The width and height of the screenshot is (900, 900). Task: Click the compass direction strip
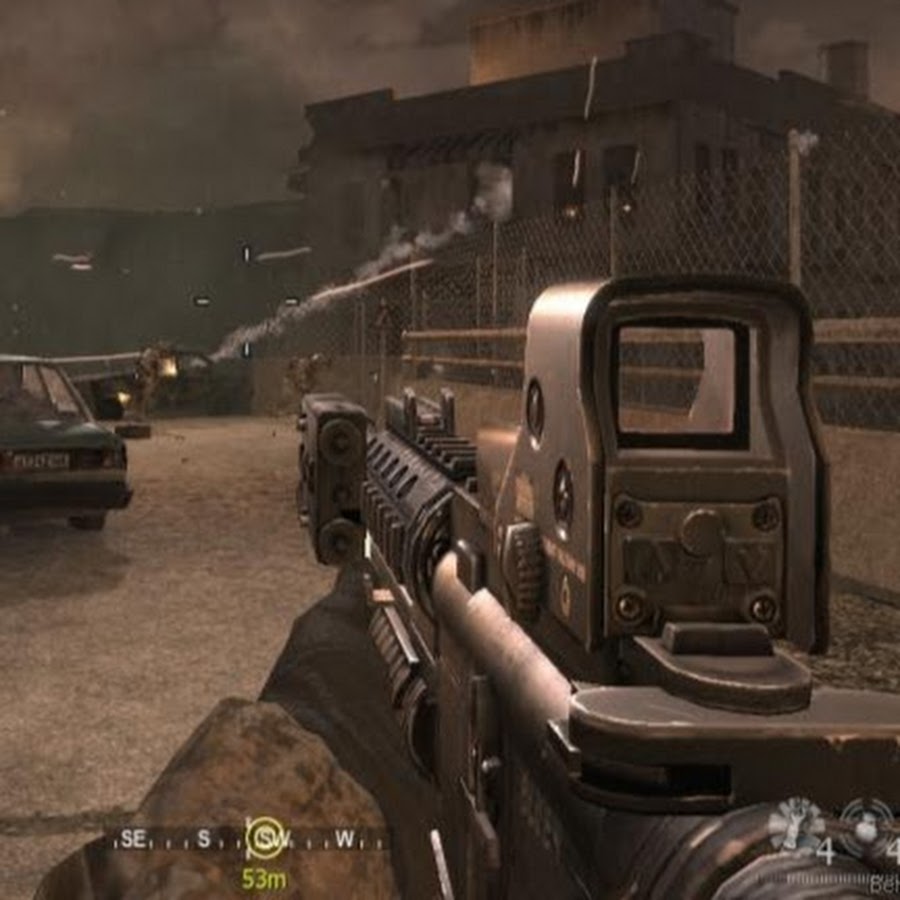click(x=250, y=839)
